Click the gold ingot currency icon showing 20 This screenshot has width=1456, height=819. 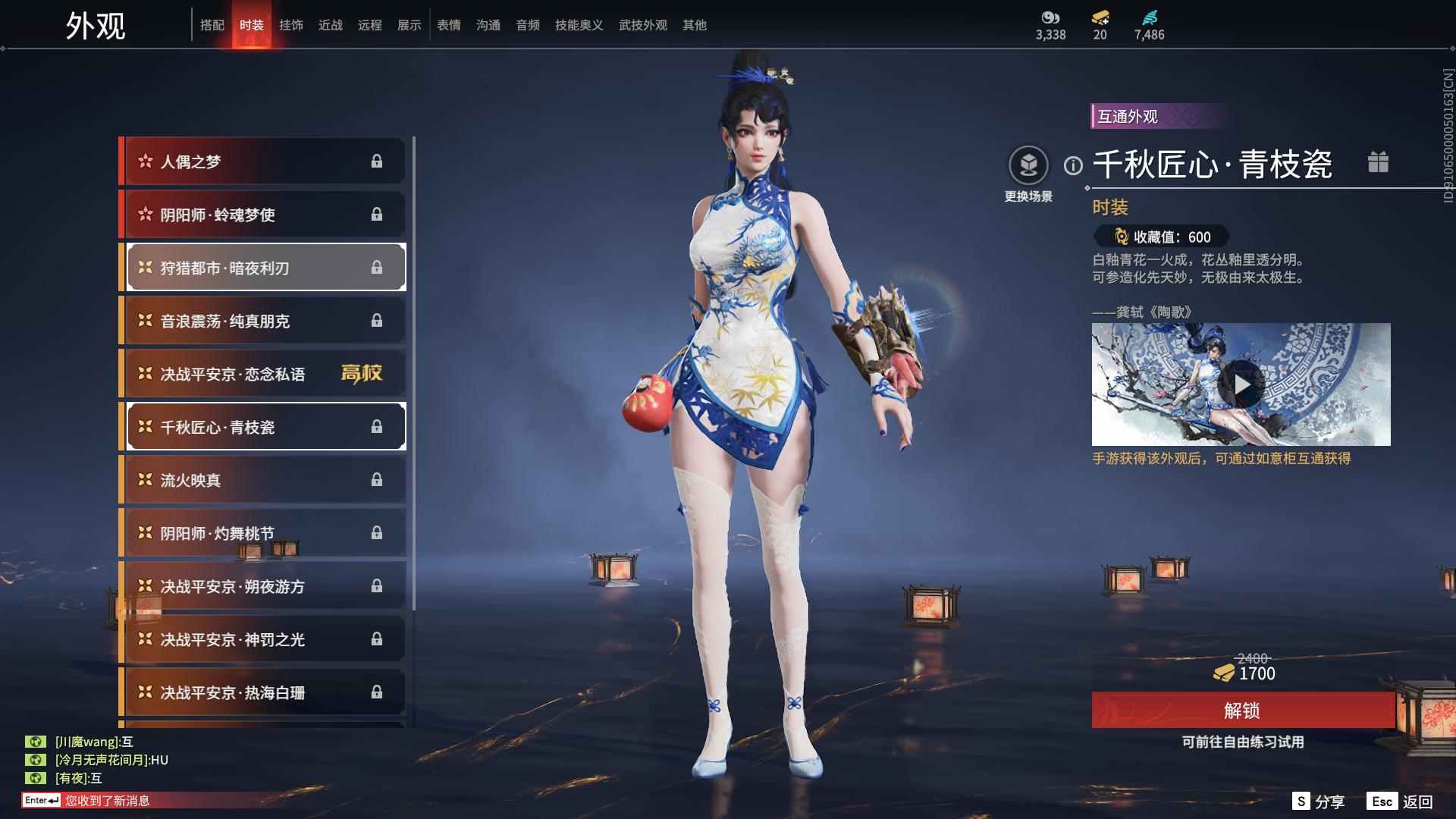coord(1102,20)
